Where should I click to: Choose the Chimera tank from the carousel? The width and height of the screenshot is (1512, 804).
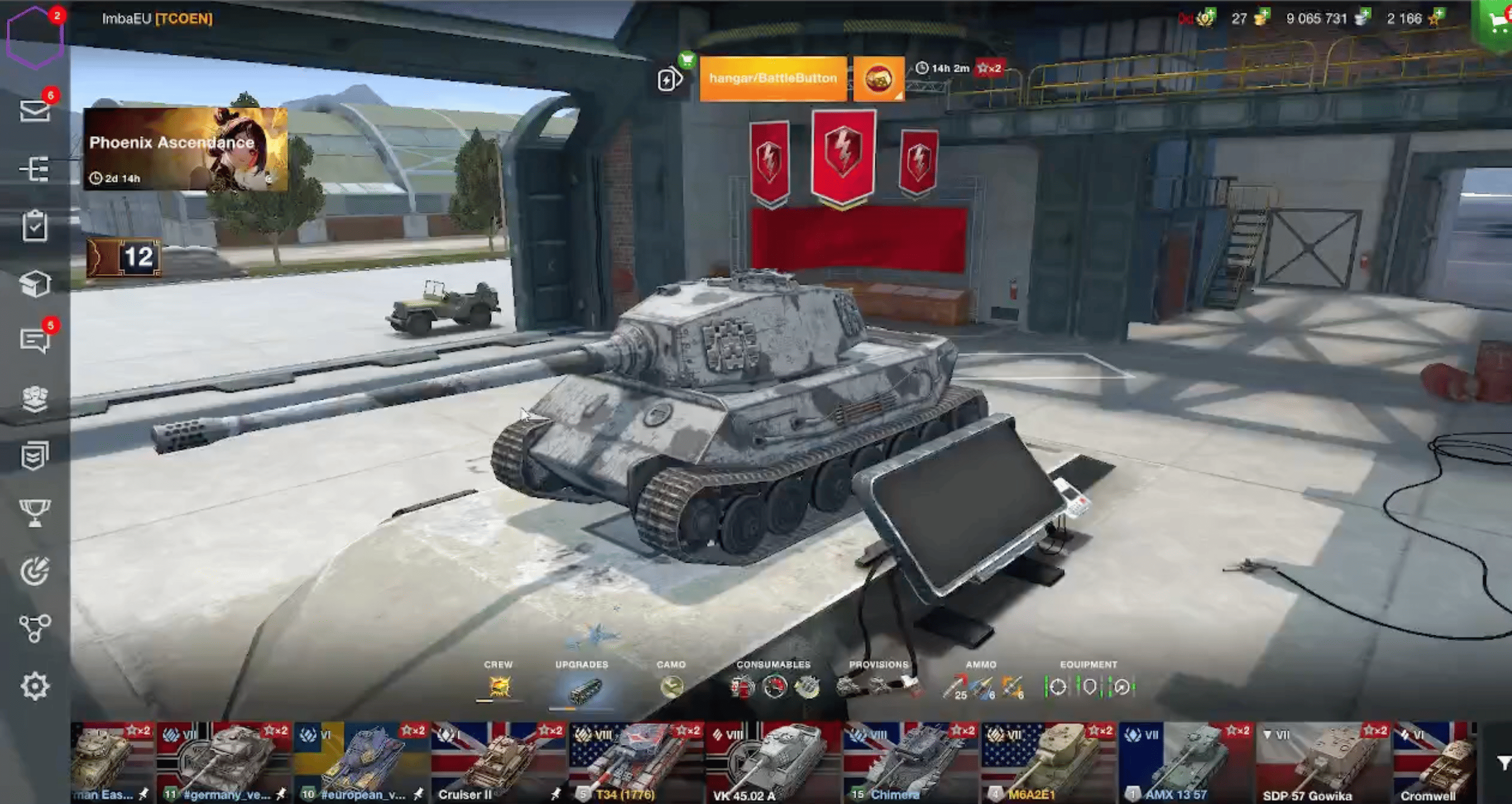click(910, 762)
